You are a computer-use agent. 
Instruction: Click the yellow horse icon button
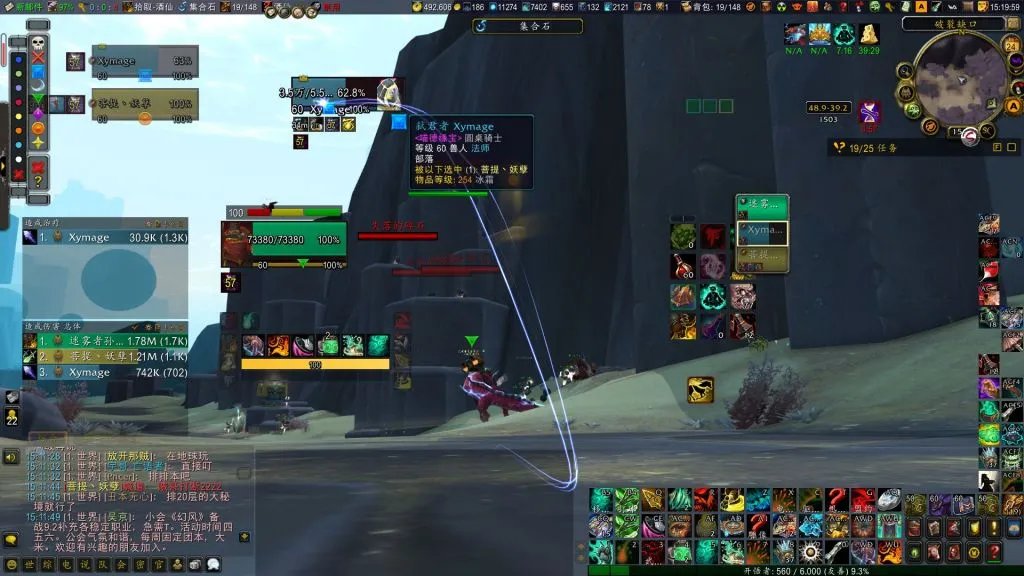coord(700,390)
